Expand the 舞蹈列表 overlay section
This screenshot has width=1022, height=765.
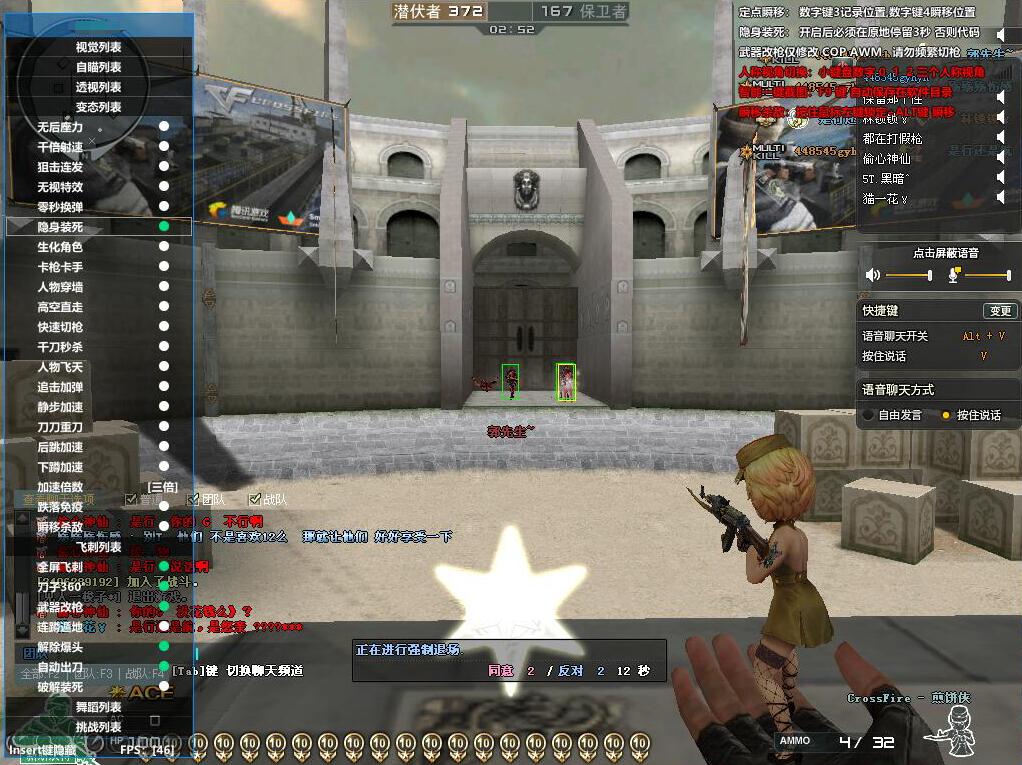99,707
